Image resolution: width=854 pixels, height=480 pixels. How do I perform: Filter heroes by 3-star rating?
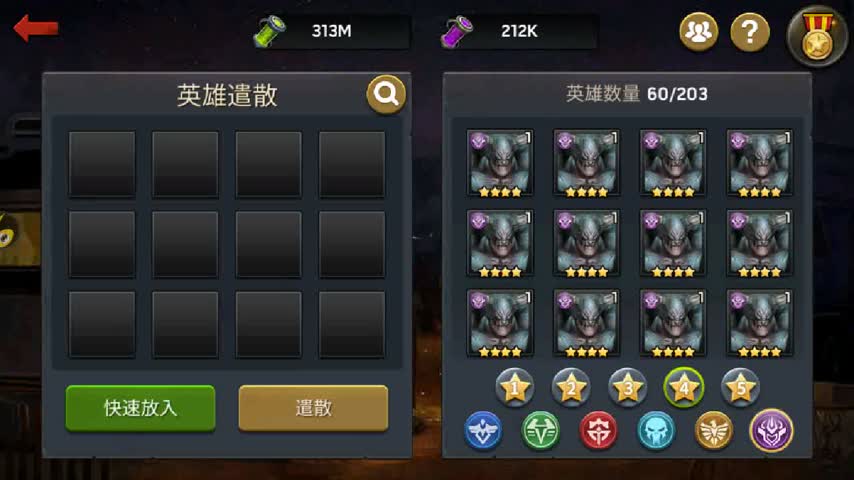point(627,386)
